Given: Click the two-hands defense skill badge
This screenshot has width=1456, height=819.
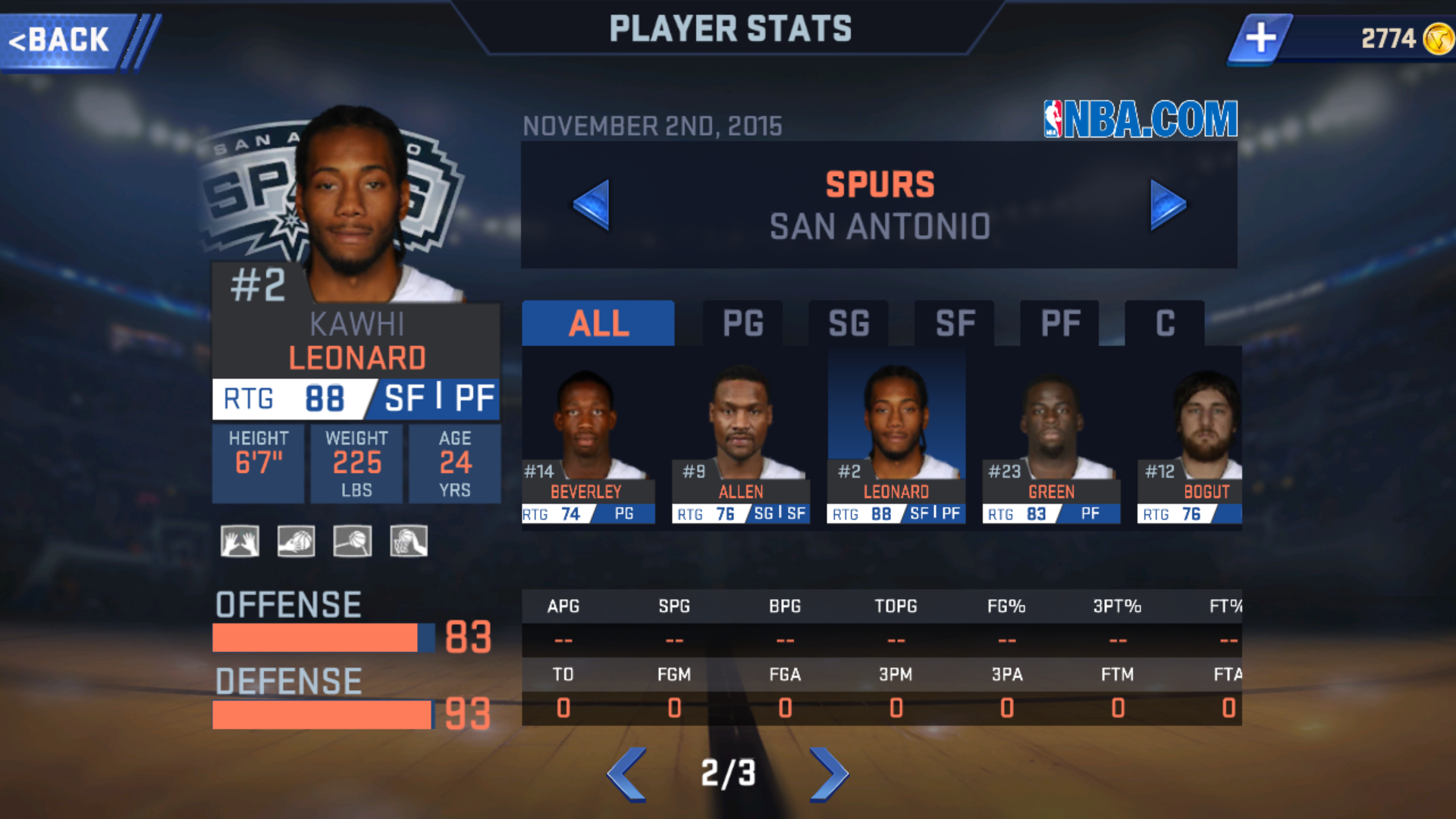Looking at the screenshot, I should tap(240, 541).
